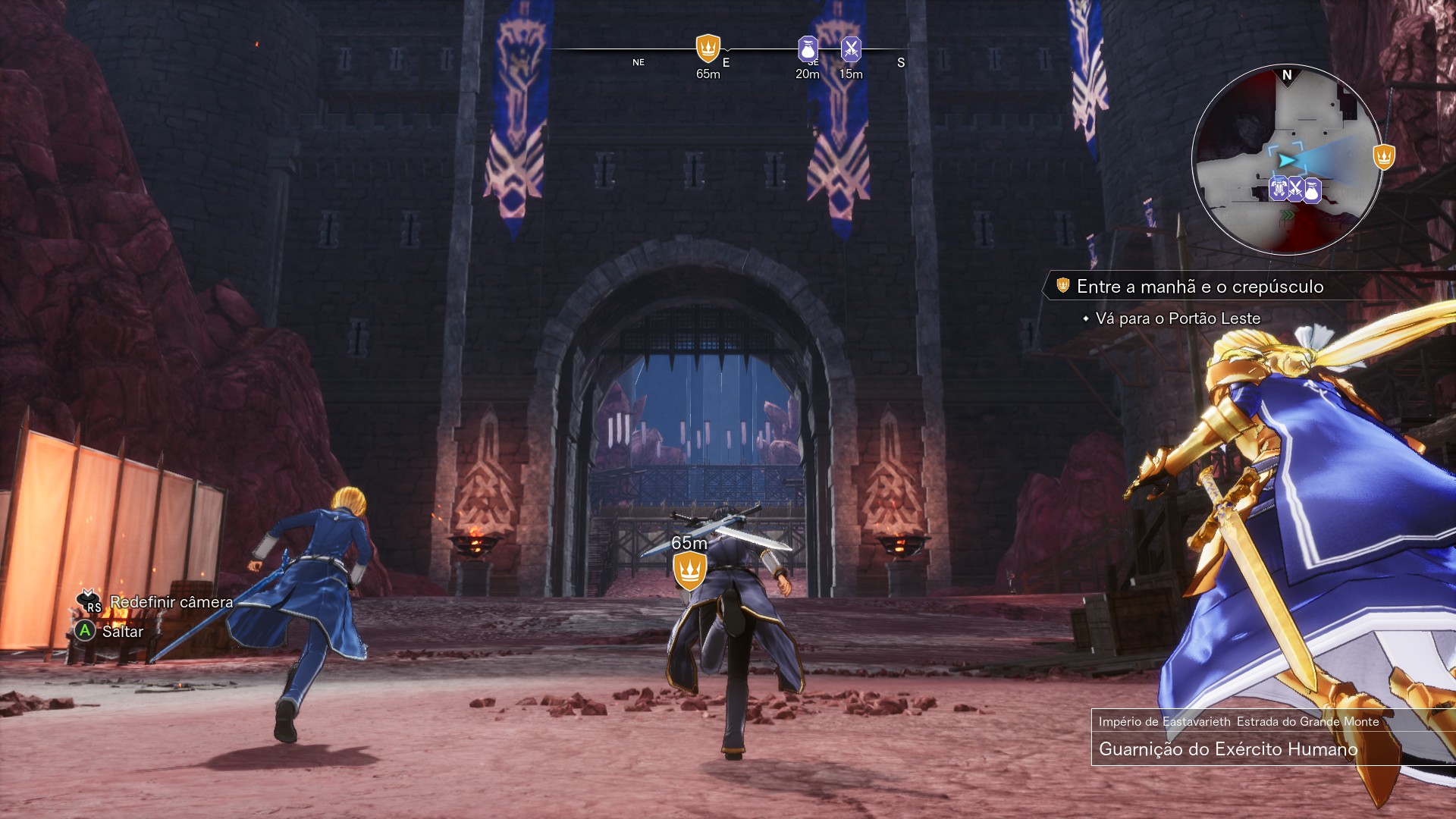Click the gold crown marker on compass bar
Image resolution: width=1456 pixels, height=819 pixels.
click(x=708, y=49)
